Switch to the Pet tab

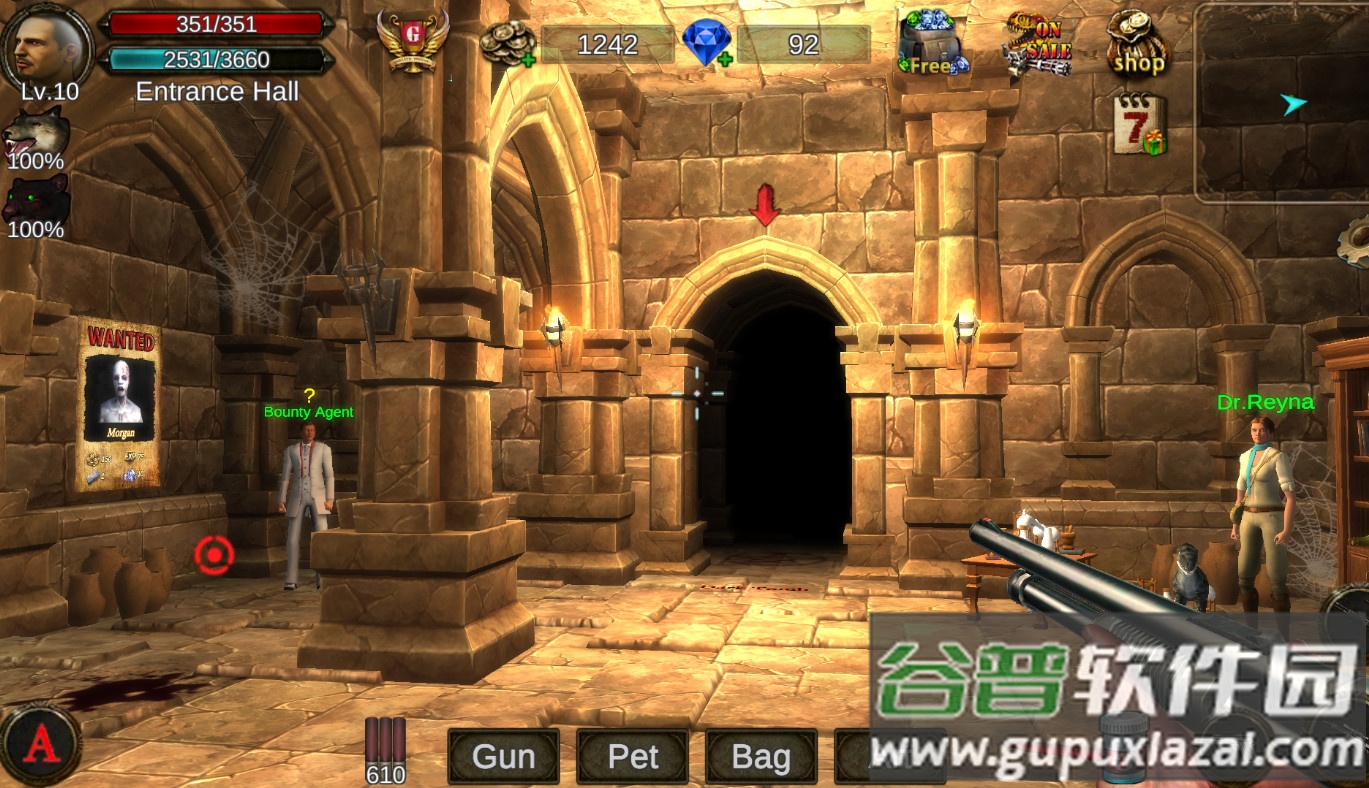click(x=631, y=757)
